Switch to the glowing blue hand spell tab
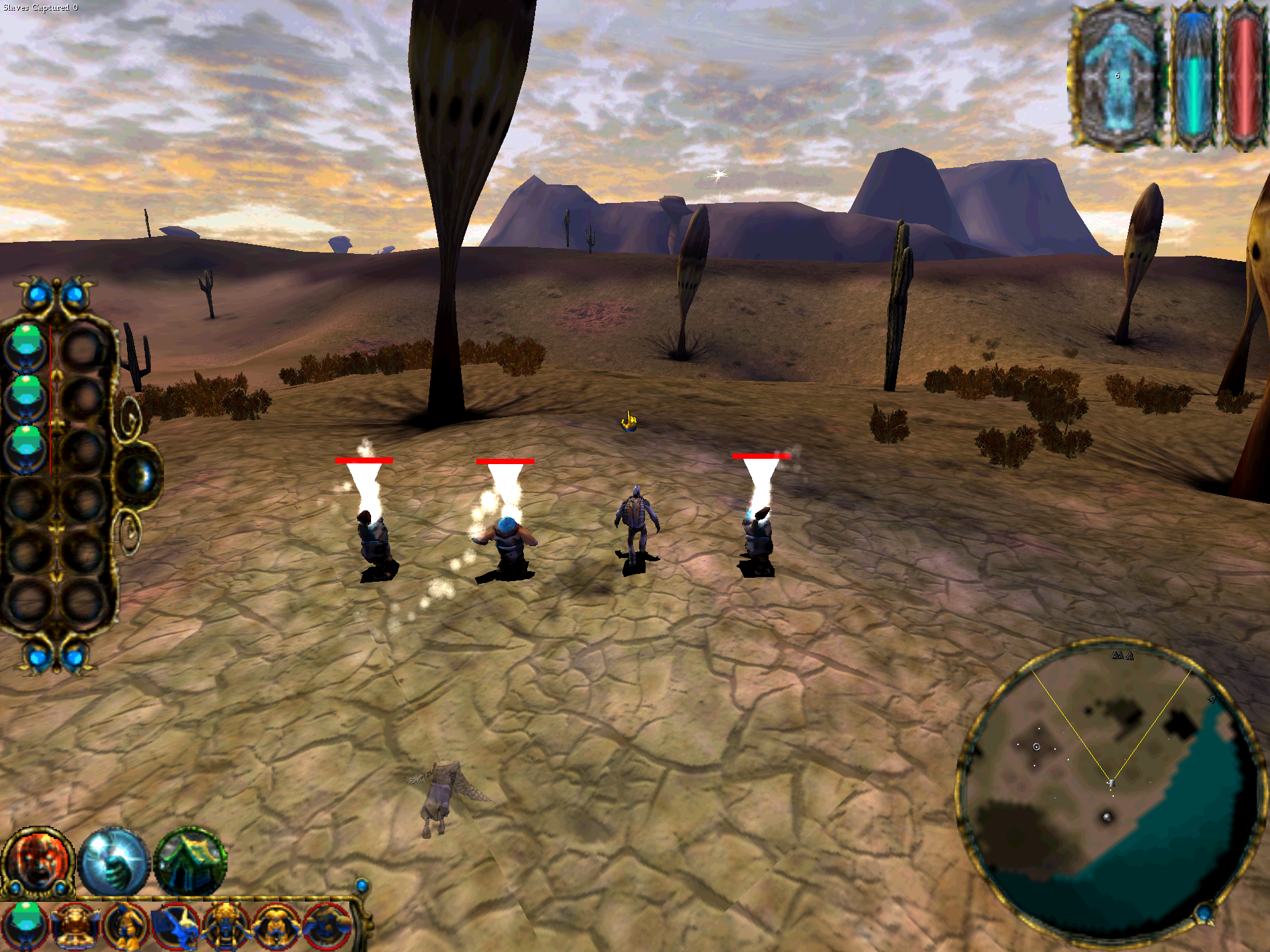Viewport: 1270px width, 952px height. [x=114, y=863]
